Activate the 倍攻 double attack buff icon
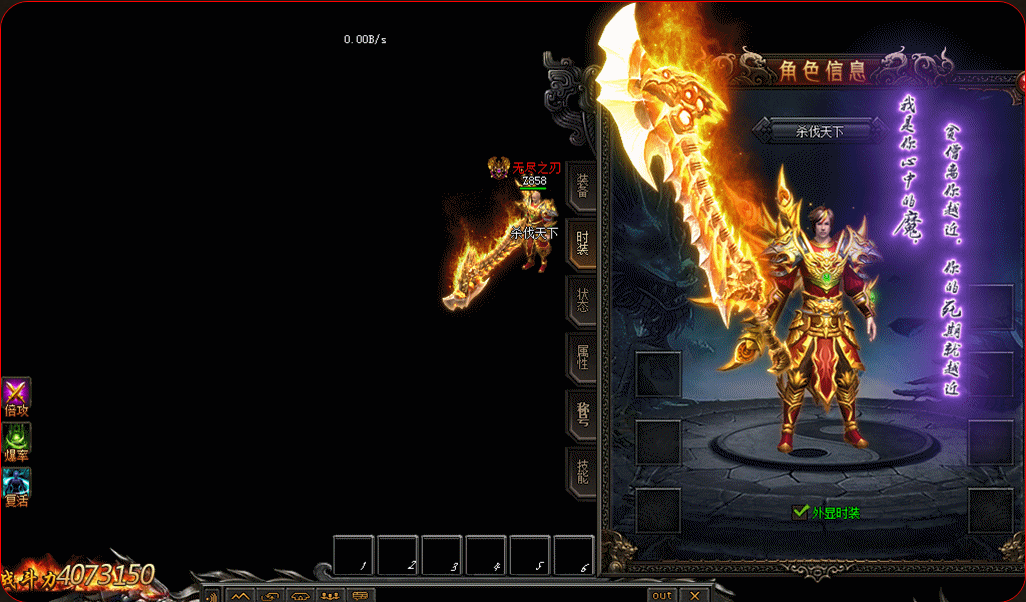 coord(16,393)
